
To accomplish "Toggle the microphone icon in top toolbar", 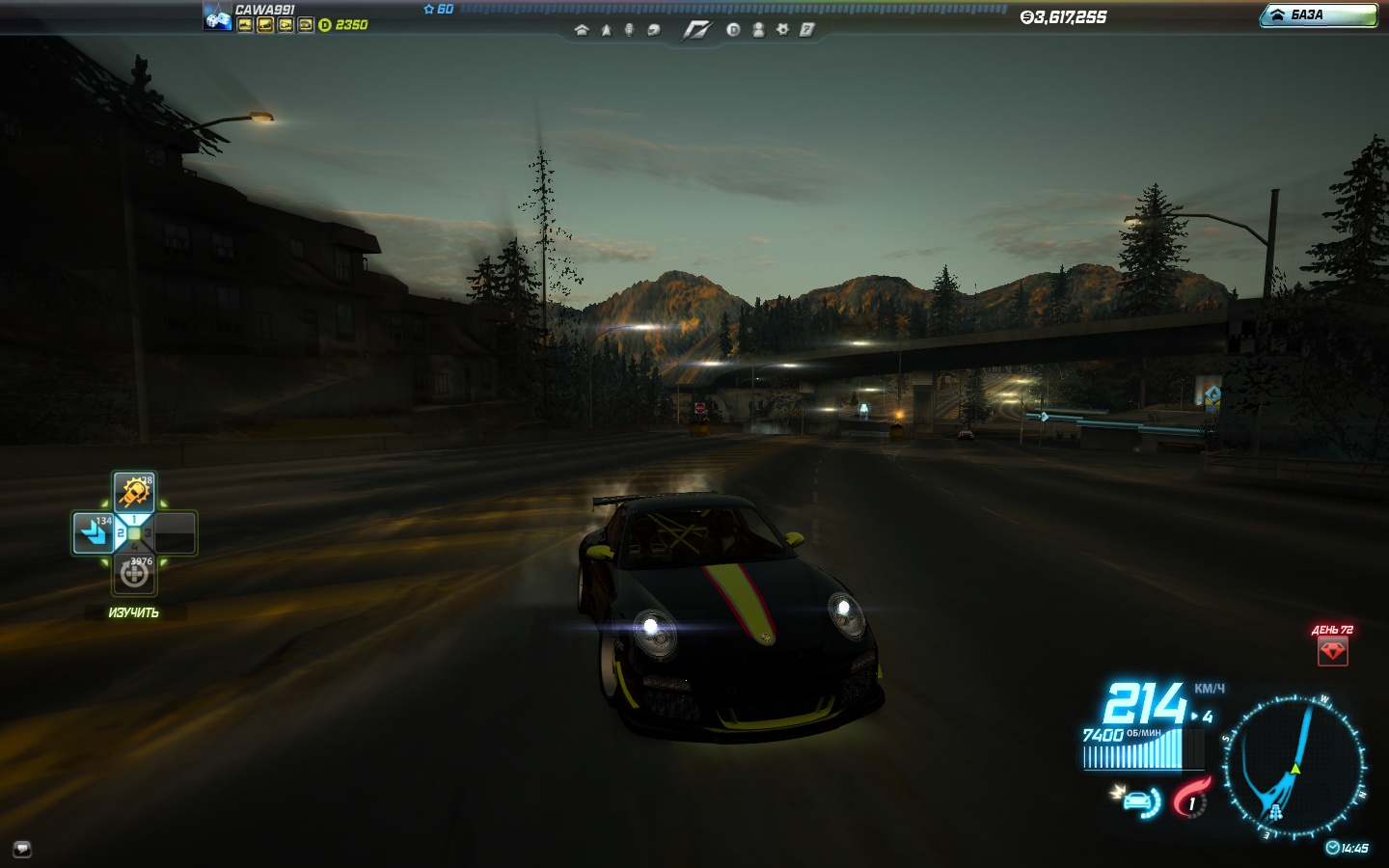I will click(629, 30).
